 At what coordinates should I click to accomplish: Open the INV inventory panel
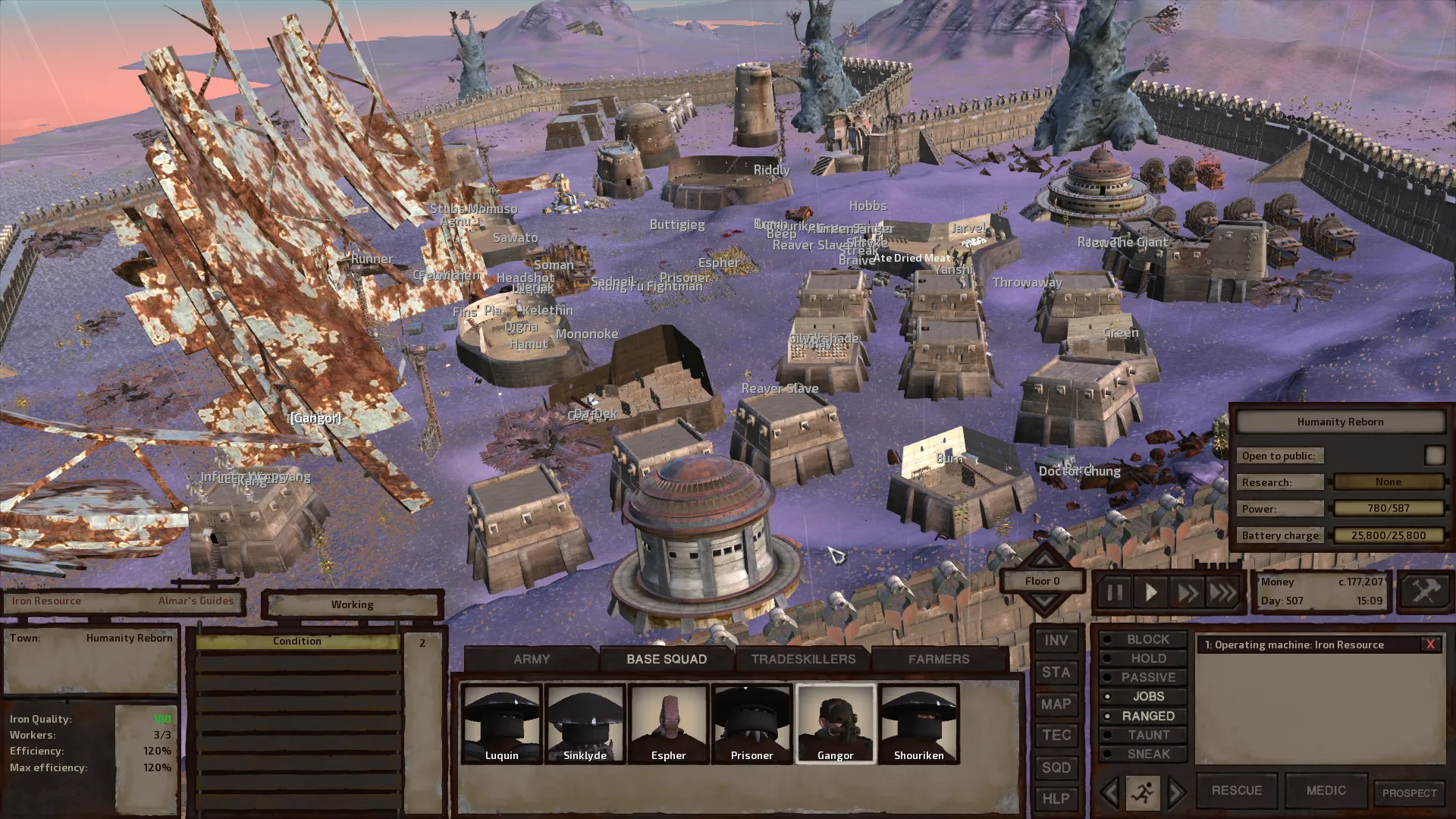(1056, 641)
